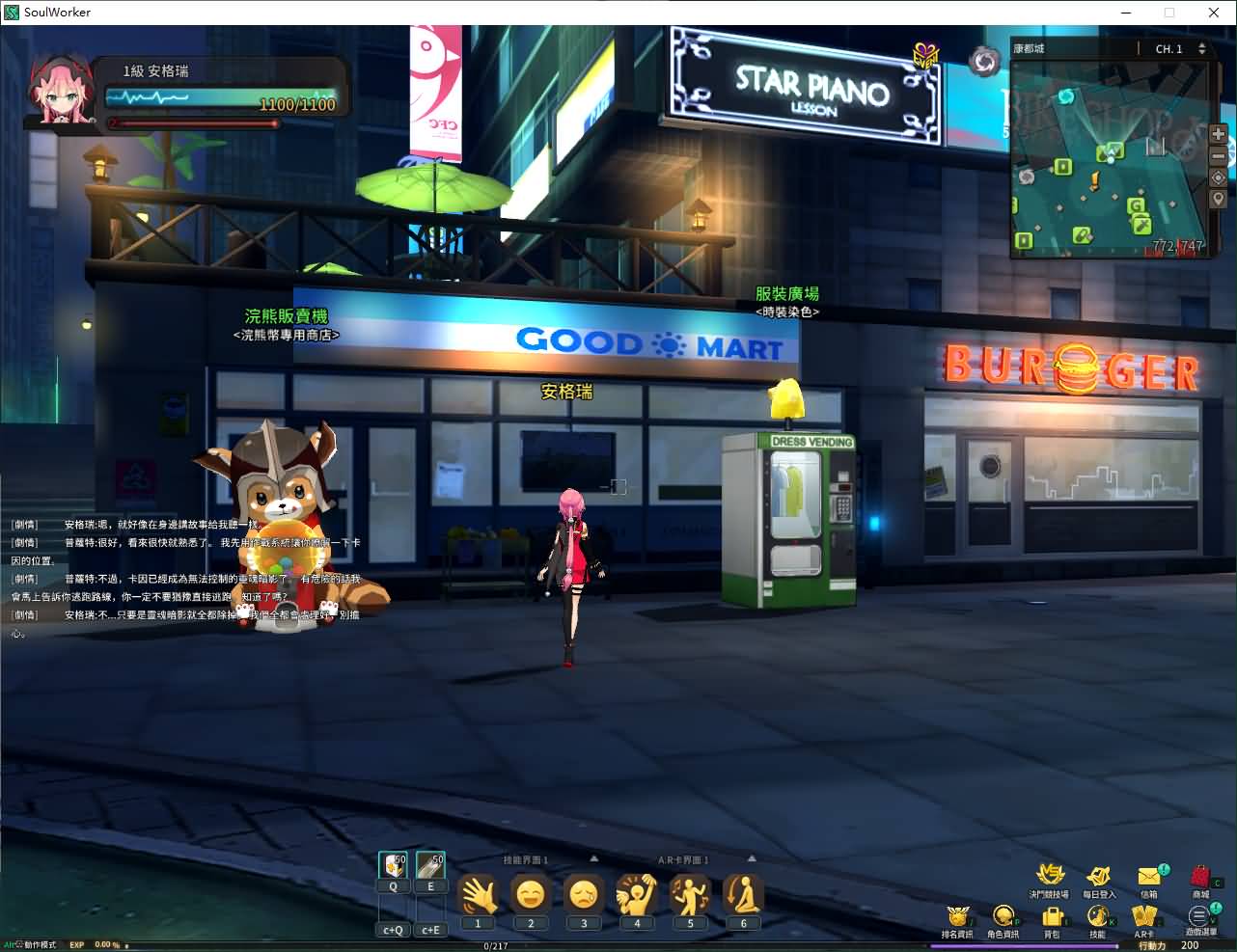Screen dimensions: 1237x952
Task: Click the minimap location pin button
Action: 1218,199
